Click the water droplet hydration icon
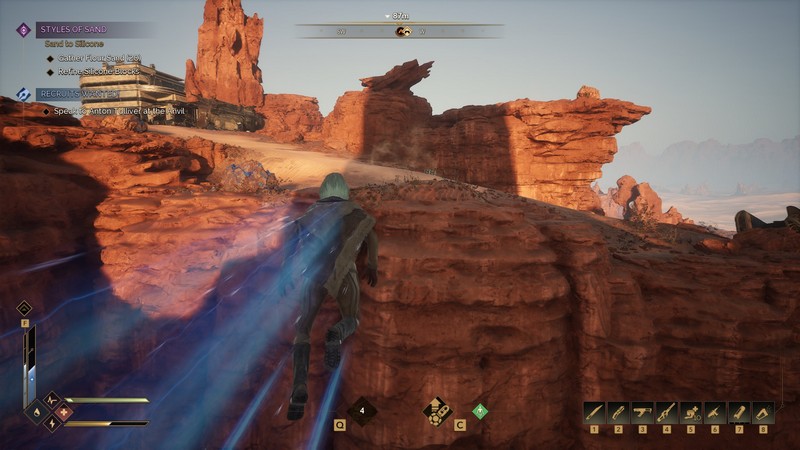Image resolution: width=800 pixels, height=450 pixels. click(38, 412)
